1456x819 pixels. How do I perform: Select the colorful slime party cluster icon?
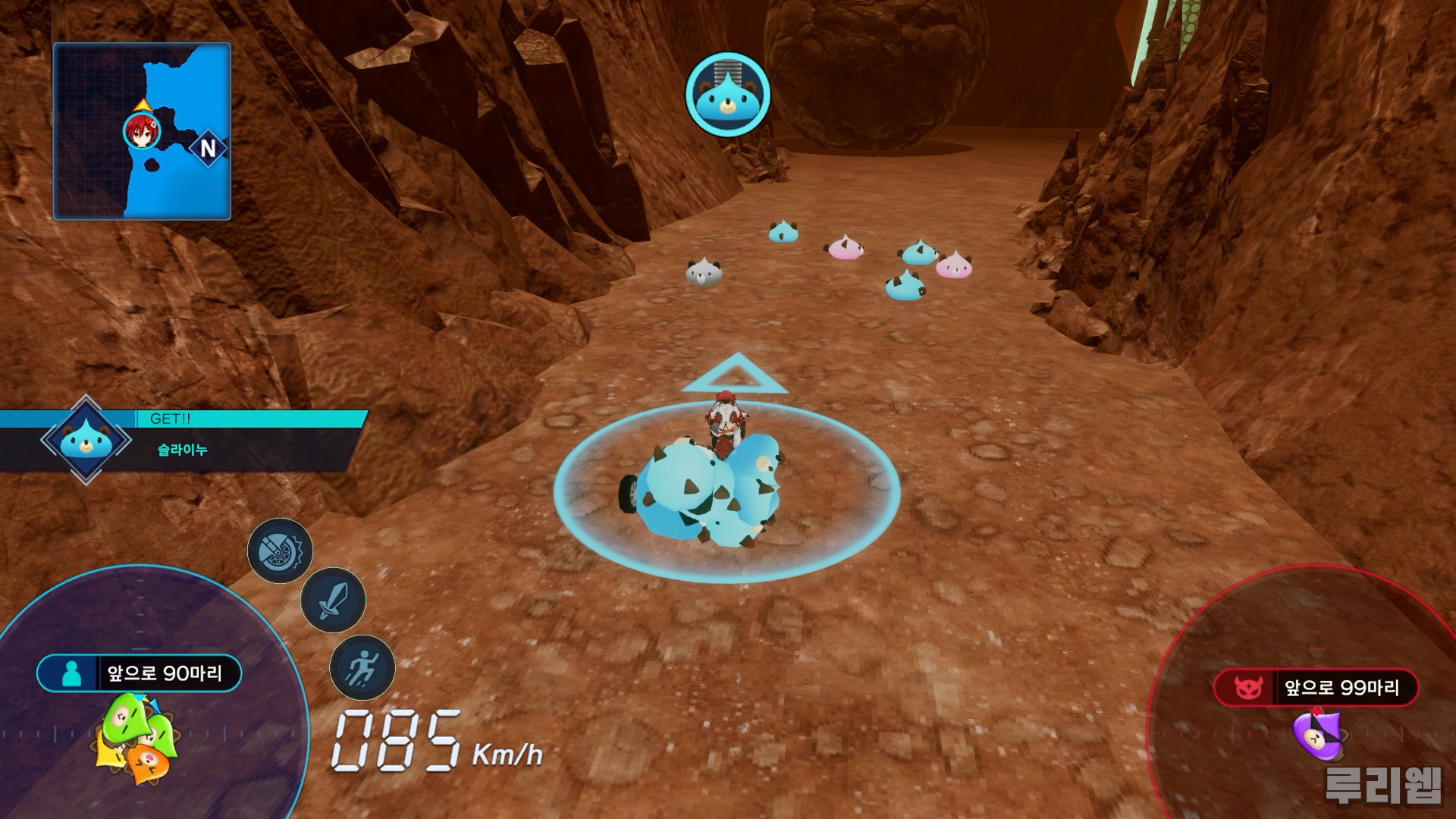(x=138, y=738)
